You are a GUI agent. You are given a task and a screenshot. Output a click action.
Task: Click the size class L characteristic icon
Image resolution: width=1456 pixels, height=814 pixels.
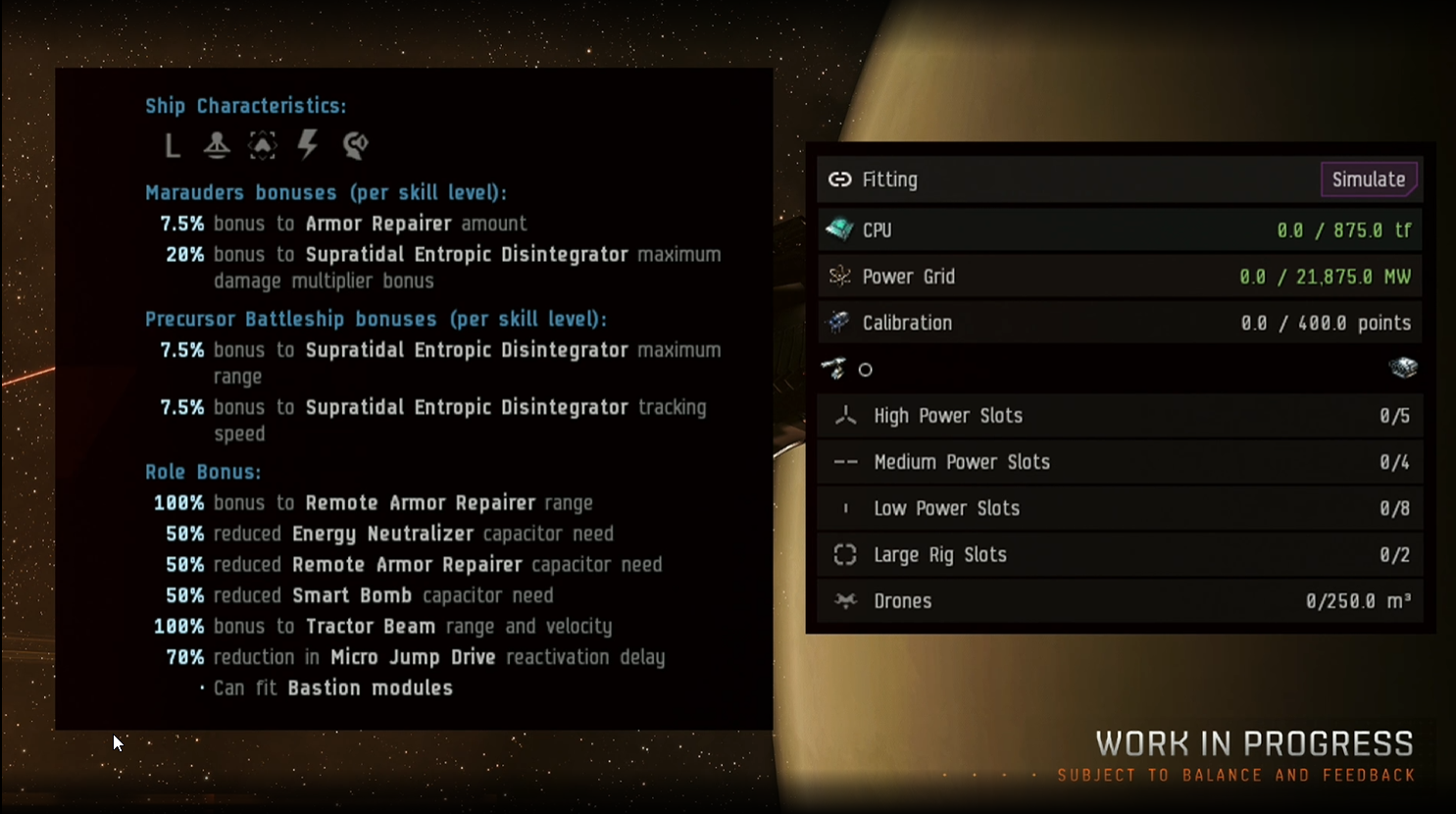click(x=172, y=145)
